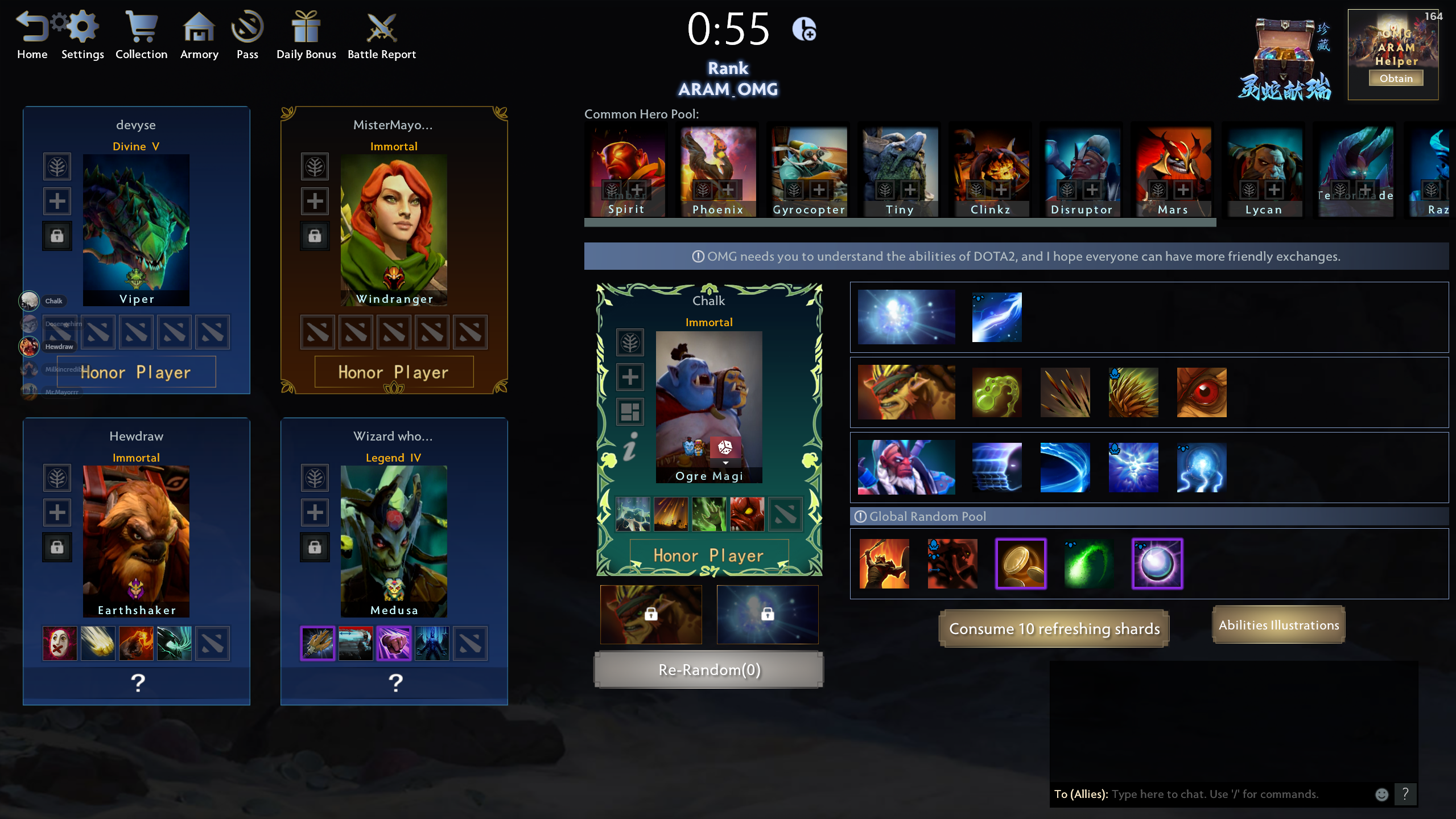Choose the Disruptor hero portrait row
The width and height of the screenshot is (1456, 819).
(x=906, y=467)
